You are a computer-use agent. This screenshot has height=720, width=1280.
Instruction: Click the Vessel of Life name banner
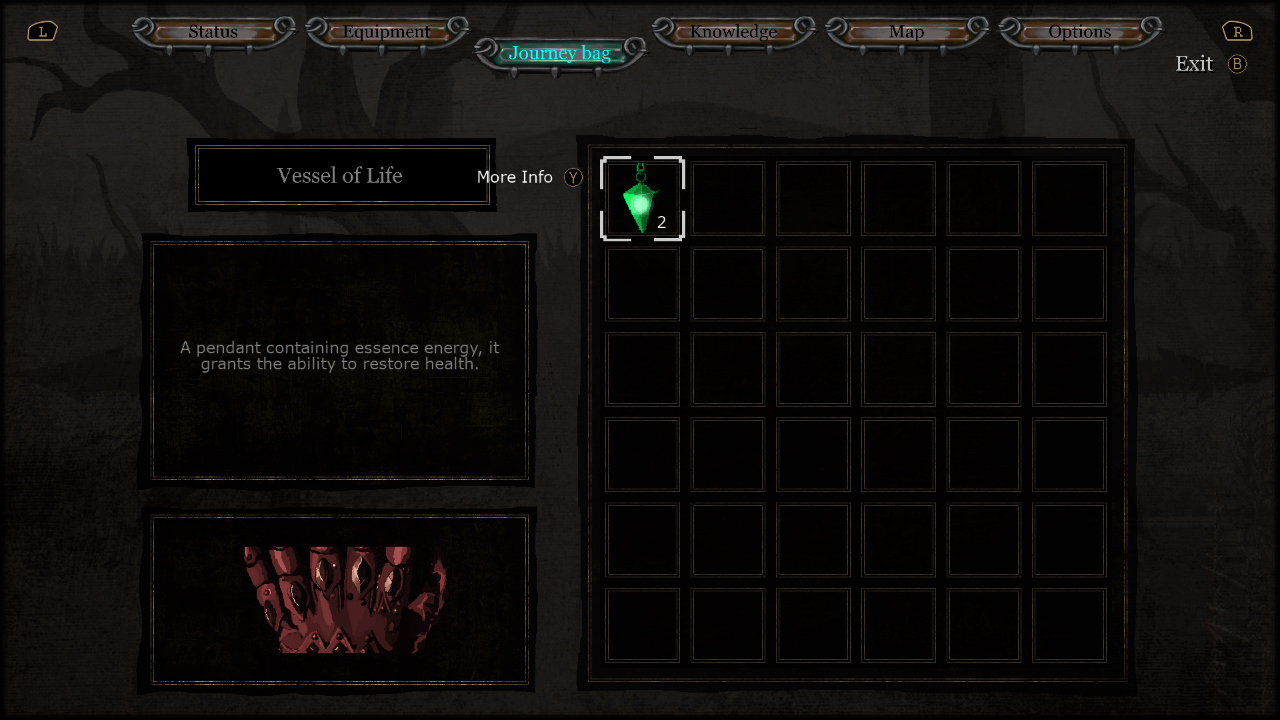341,175
